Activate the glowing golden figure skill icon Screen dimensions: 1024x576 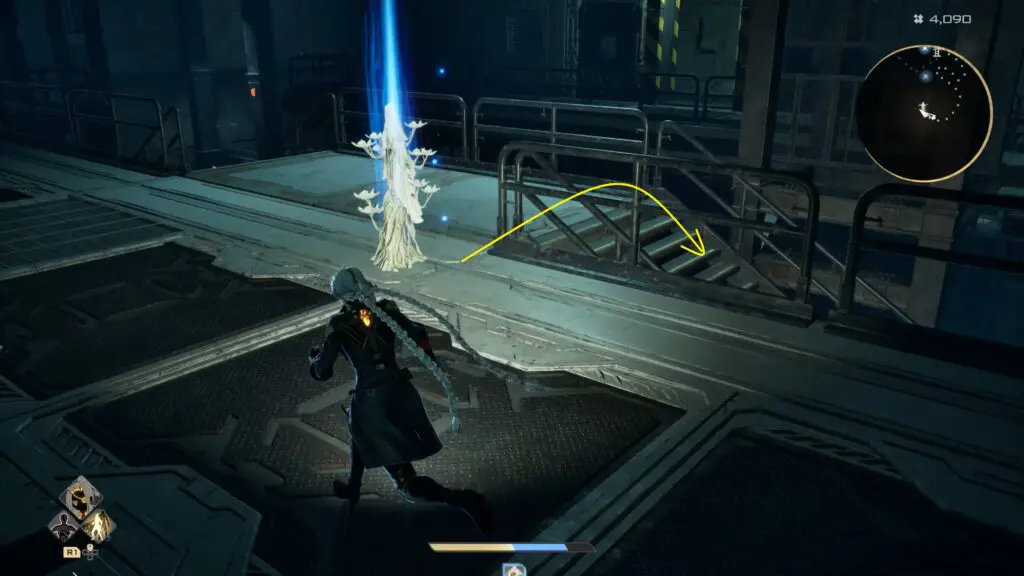point(99,524)
